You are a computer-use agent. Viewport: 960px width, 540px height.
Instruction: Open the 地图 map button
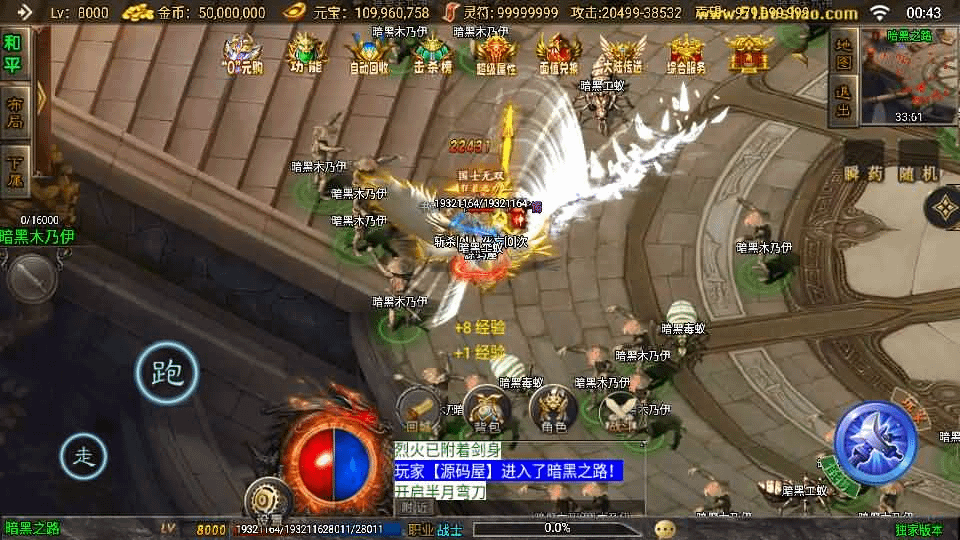coord(843,54)
